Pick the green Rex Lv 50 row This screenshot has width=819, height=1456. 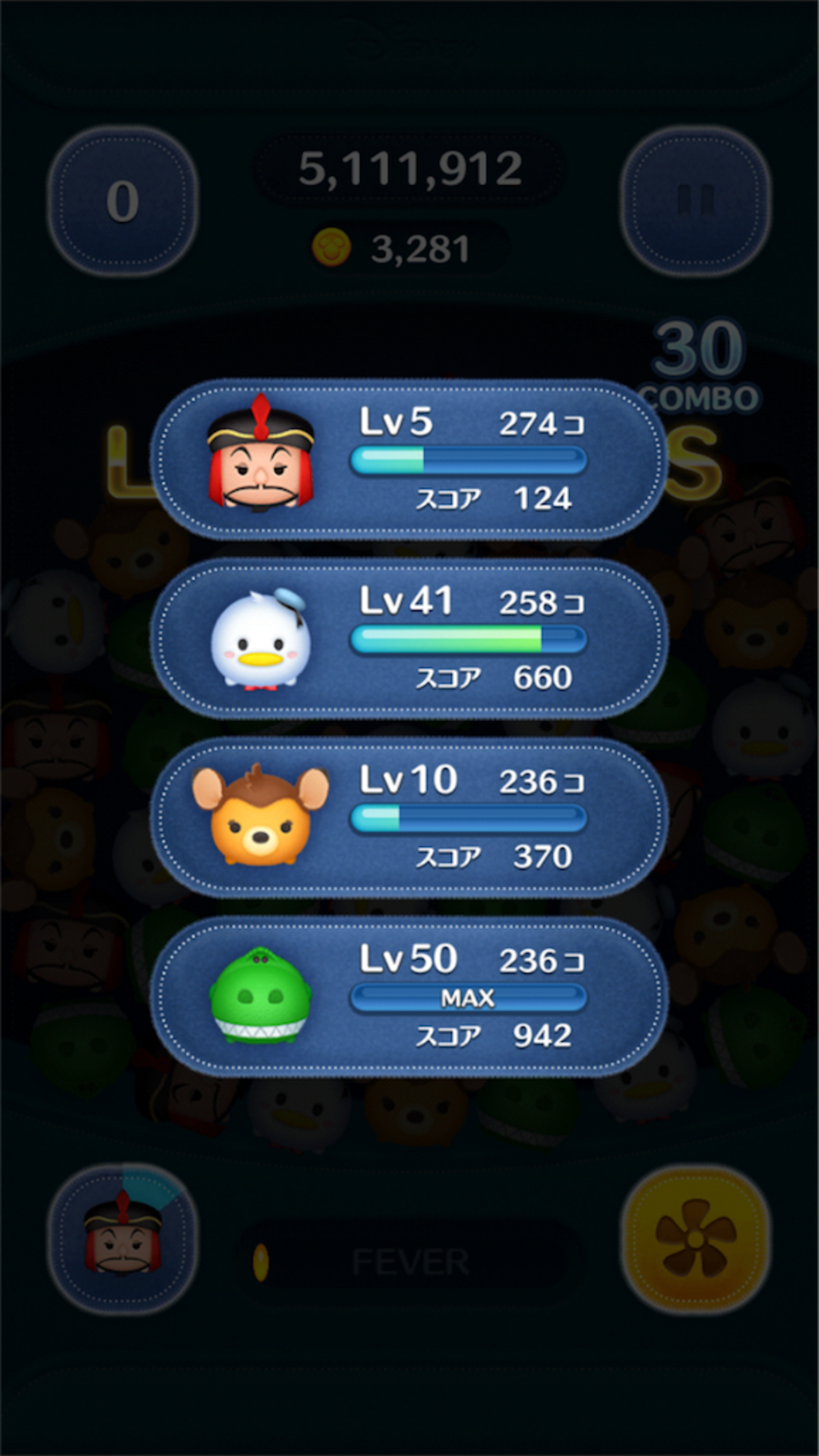408,996
